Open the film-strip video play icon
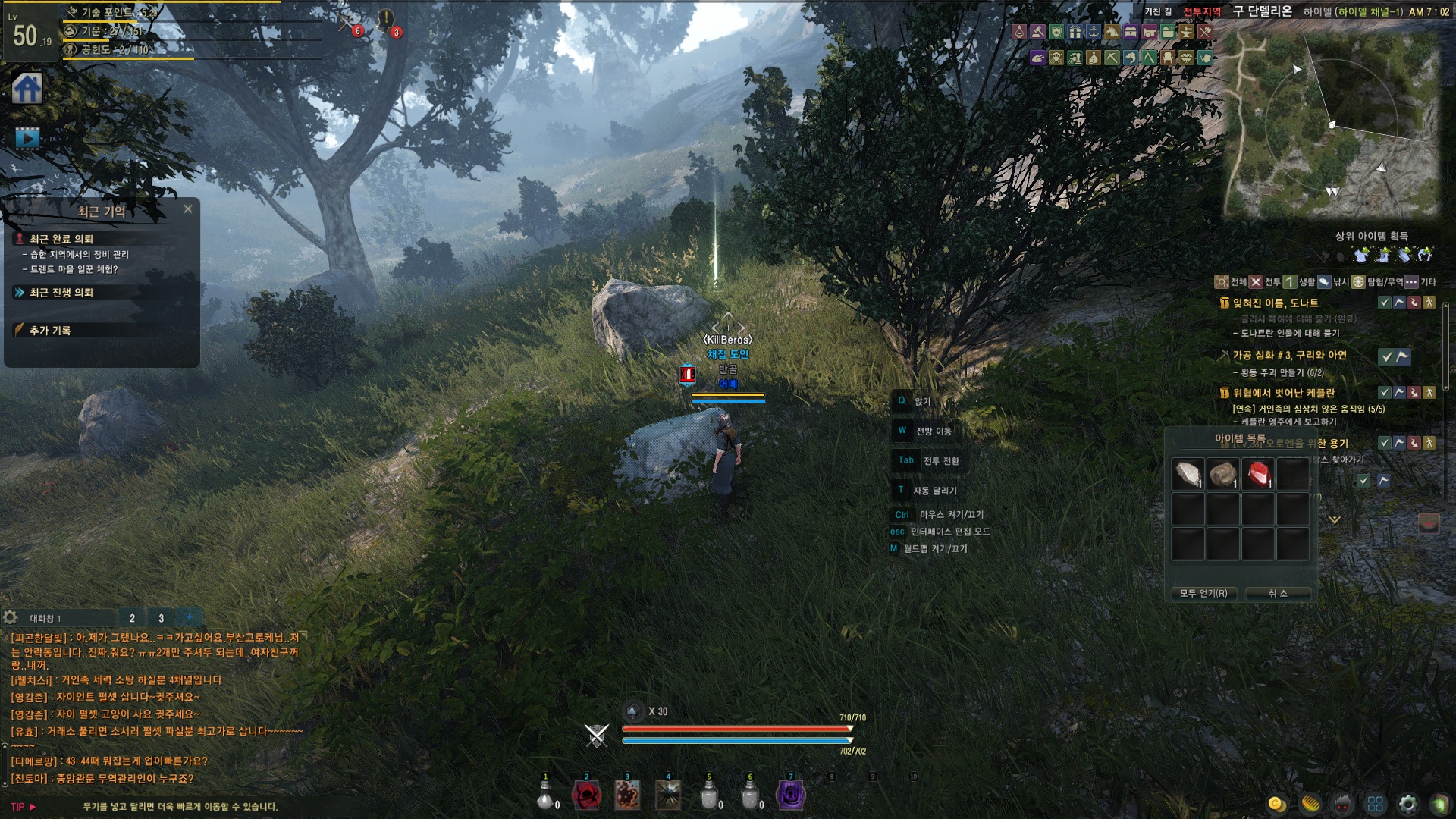1456x819 pixels. pos(27,138)
